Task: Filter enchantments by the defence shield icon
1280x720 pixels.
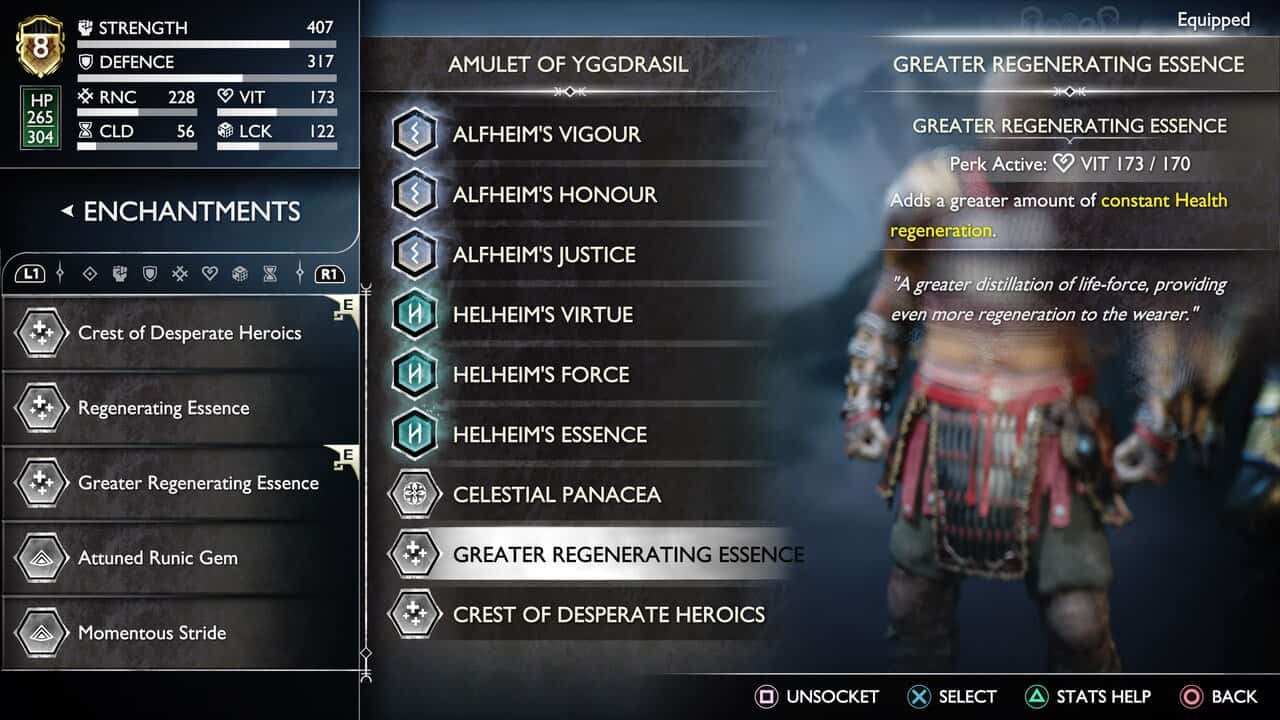Action: (x=150, y=273)
